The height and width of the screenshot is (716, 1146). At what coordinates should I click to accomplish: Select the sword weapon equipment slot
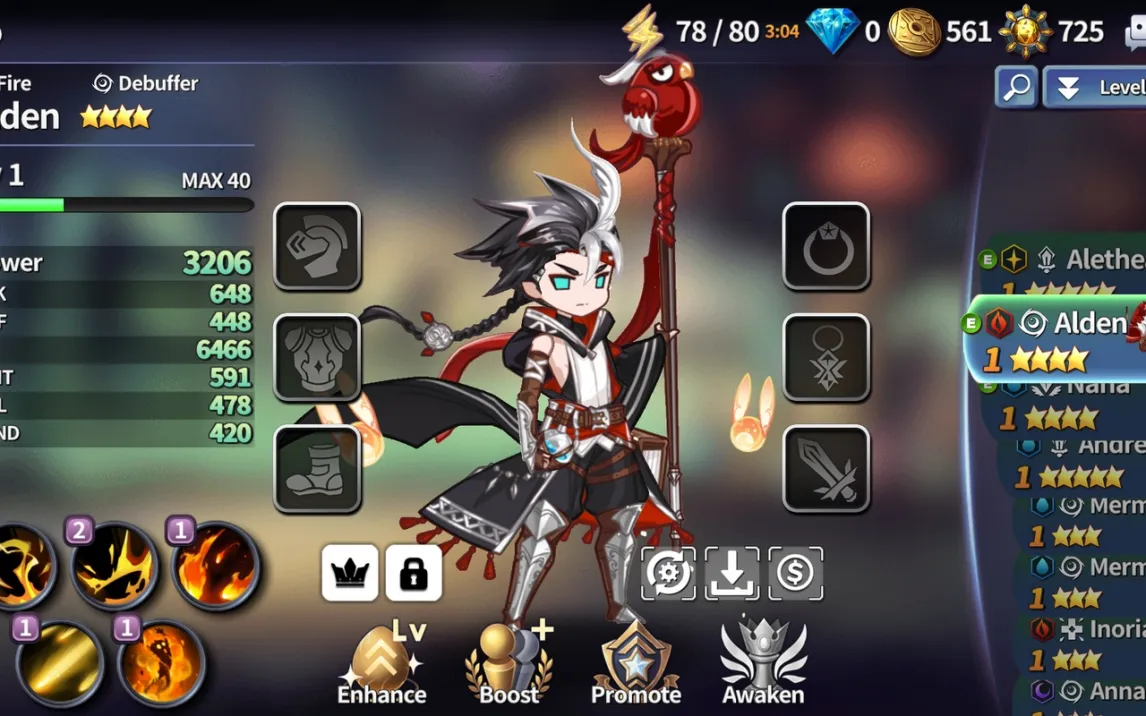(826, 468)
